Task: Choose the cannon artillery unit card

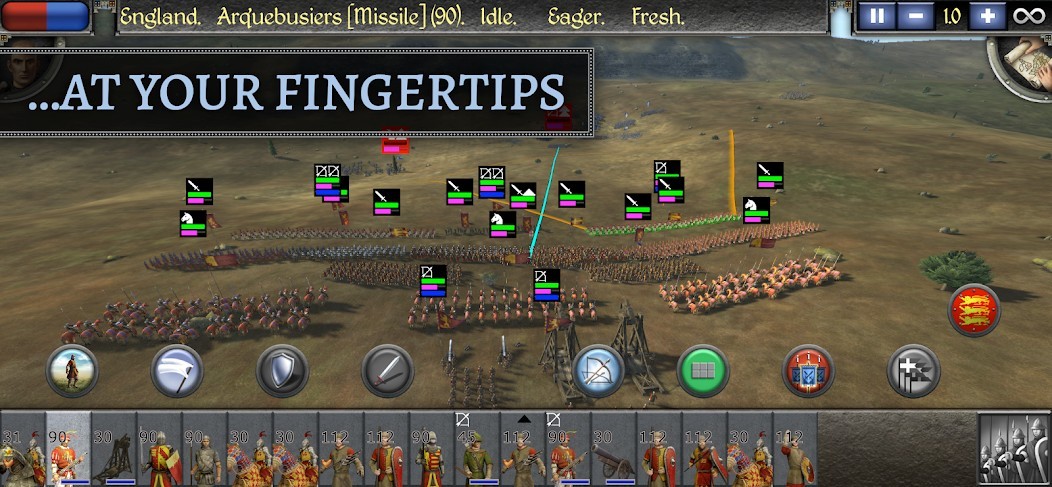Action: tap(614, 449)
